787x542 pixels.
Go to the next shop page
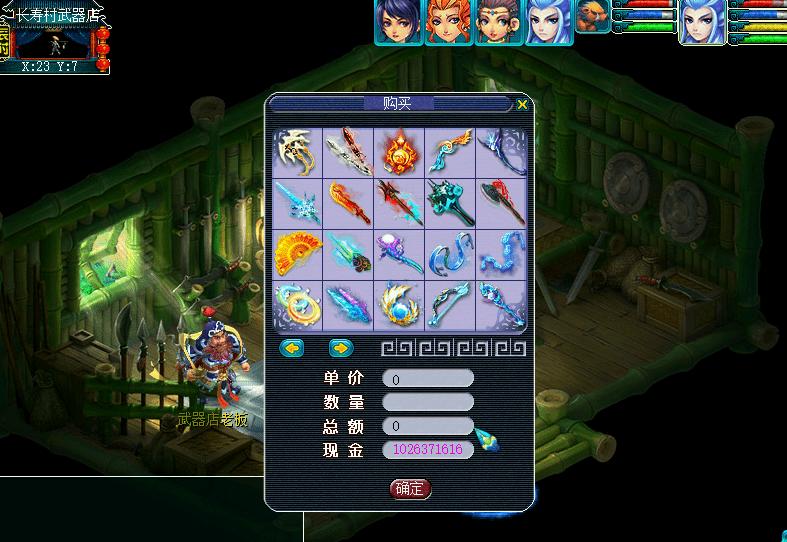341,348
